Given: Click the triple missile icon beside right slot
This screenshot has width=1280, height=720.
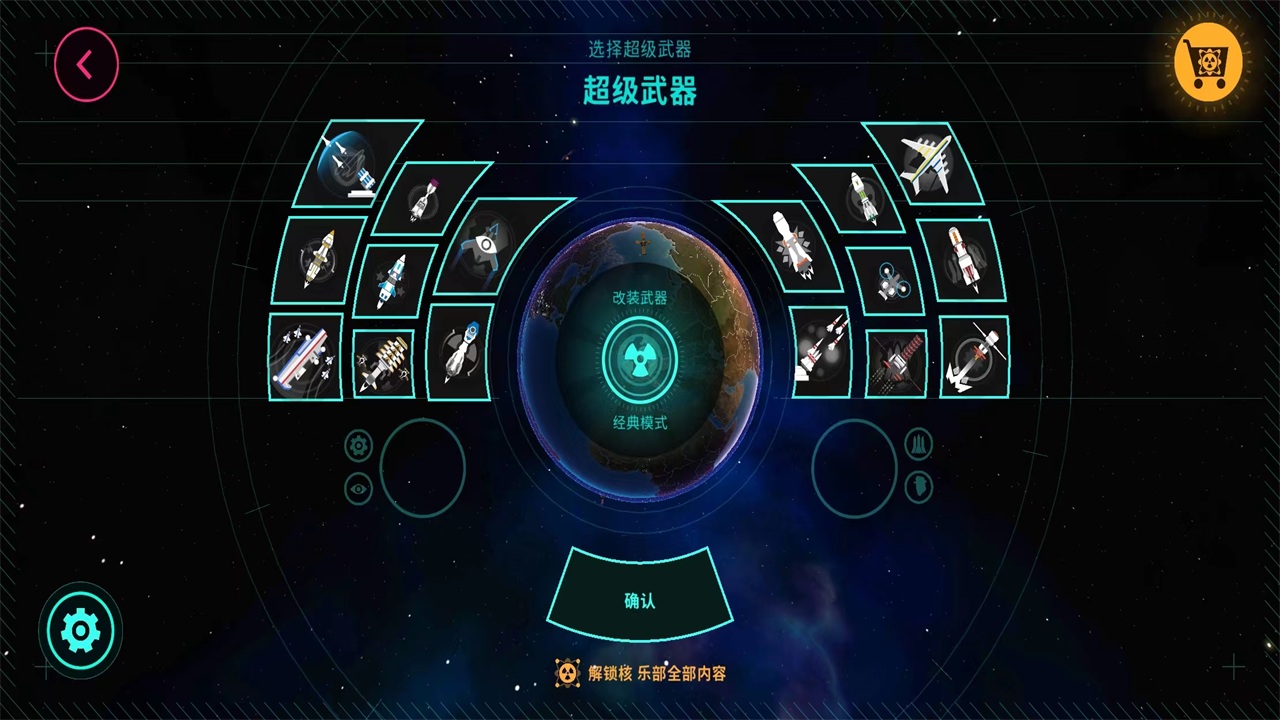Looking at the screenshot, I should click(x=918, y=444).
